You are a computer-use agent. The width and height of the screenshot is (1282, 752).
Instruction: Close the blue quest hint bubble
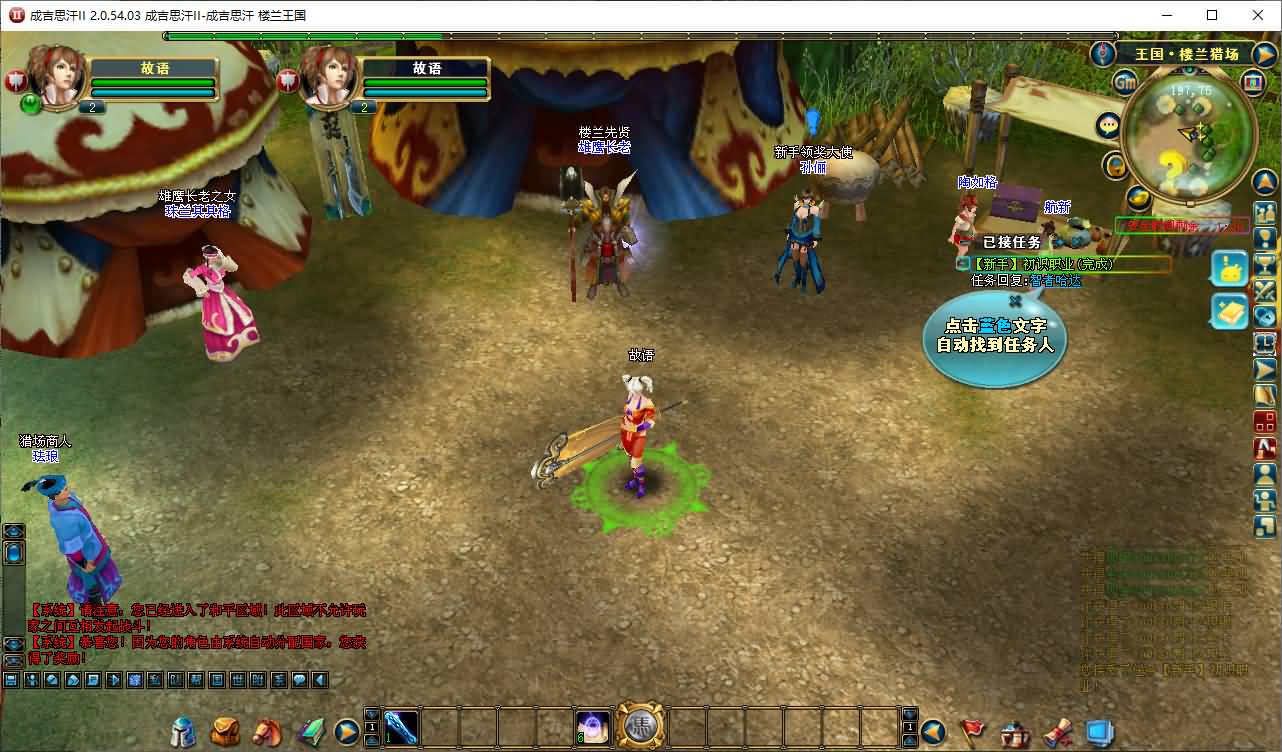(x=1015, y=299)
